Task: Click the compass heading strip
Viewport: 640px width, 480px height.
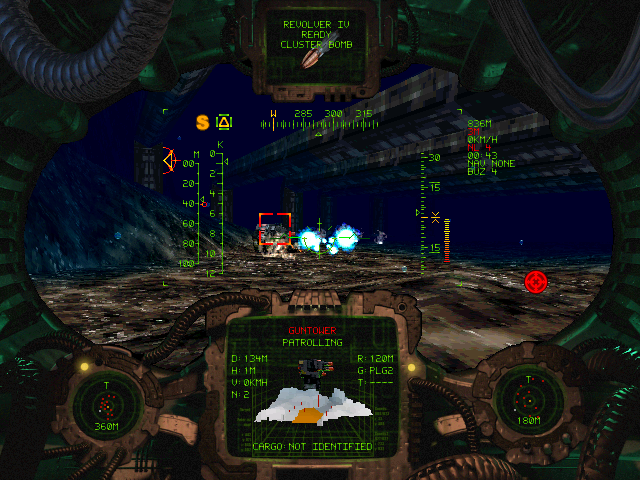Action: click(x=319, y=121)
